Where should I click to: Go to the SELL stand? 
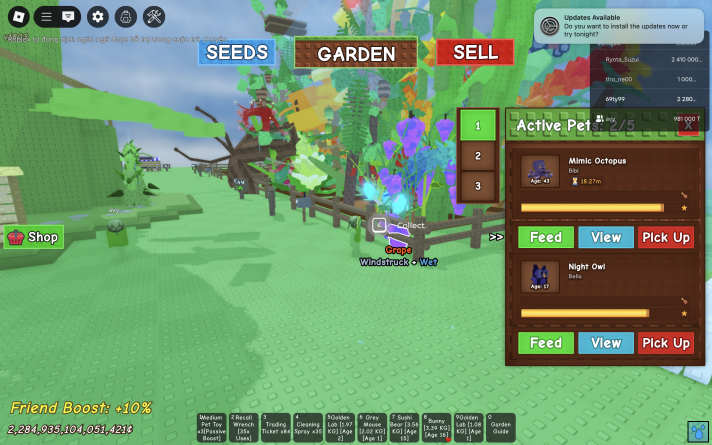tap(475, 53)
